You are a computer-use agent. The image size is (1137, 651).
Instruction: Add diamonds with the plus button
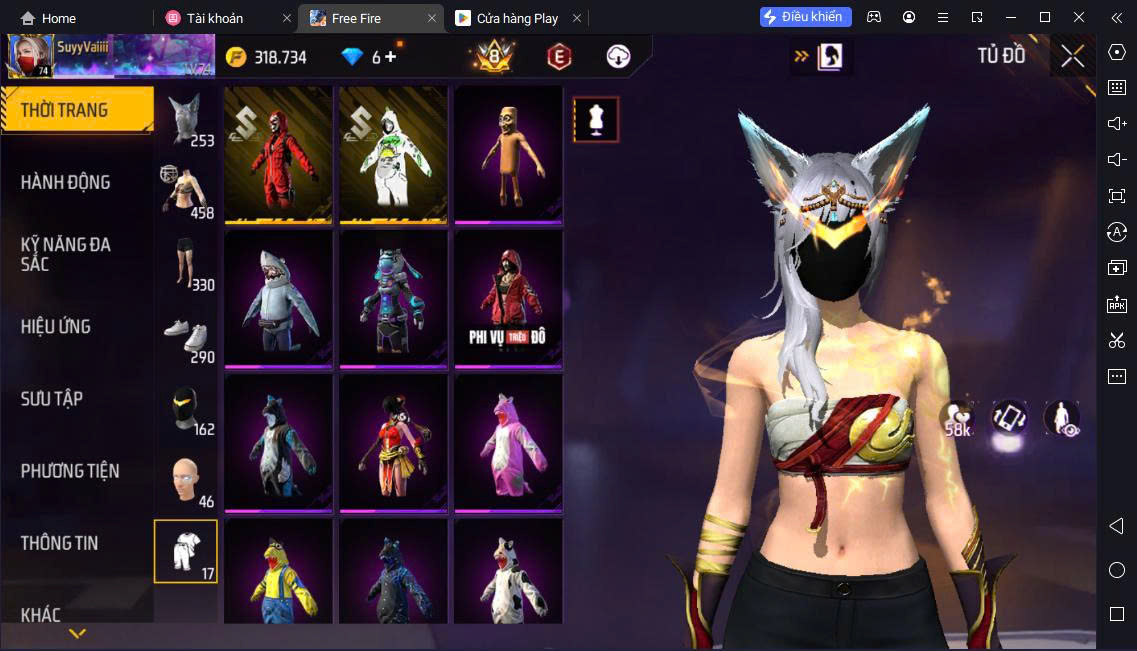point(390,57)
